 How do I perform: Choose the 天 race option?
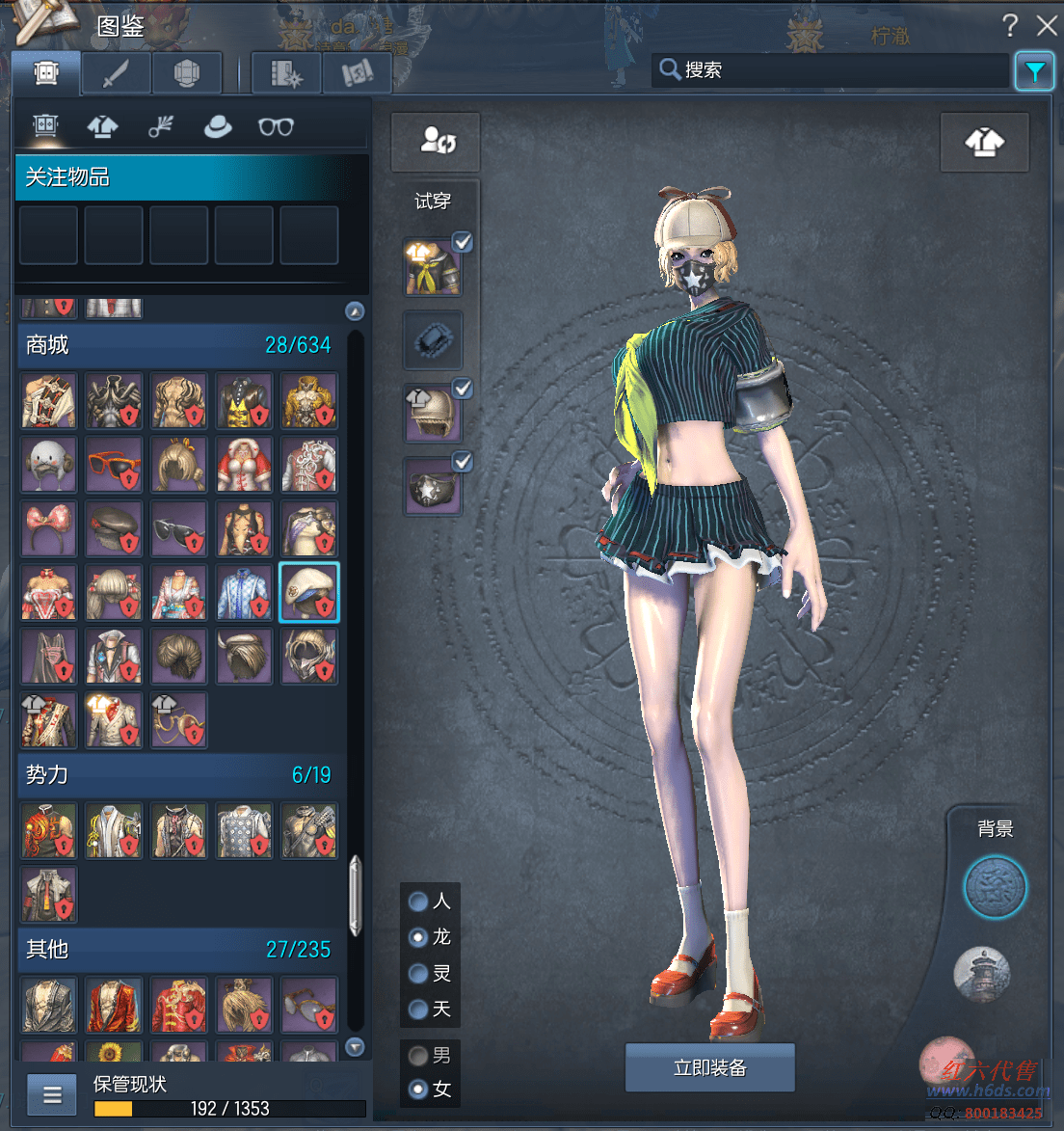point(419,1010)
